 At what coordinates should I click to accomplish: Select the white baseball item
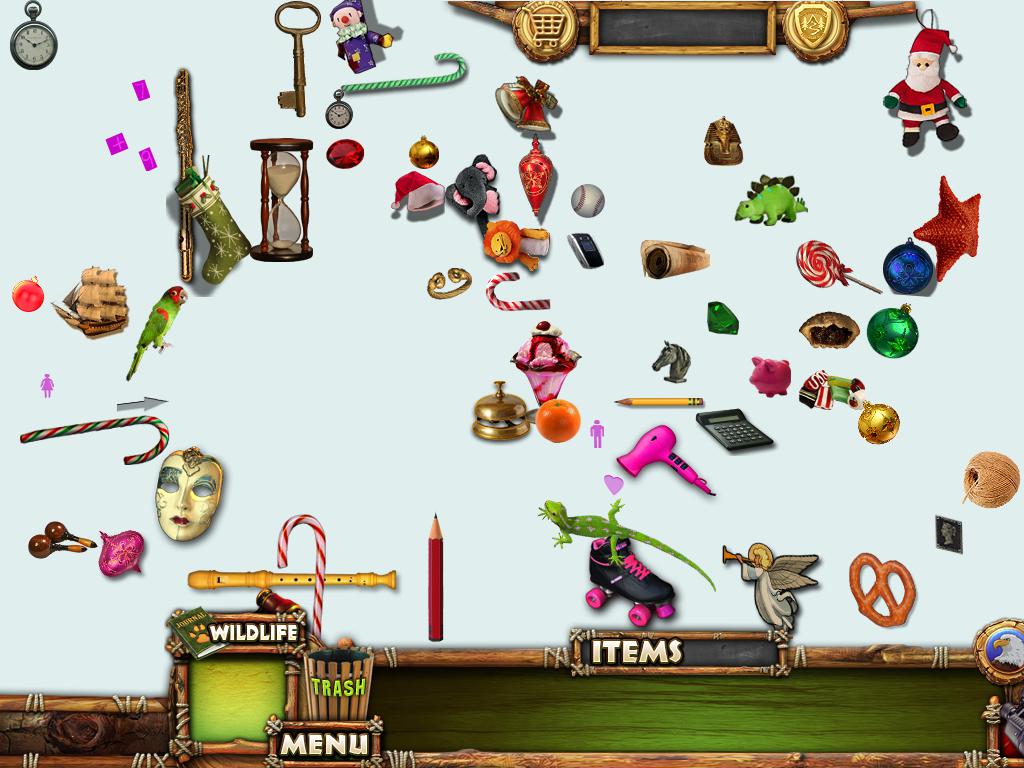click(588, 200)
